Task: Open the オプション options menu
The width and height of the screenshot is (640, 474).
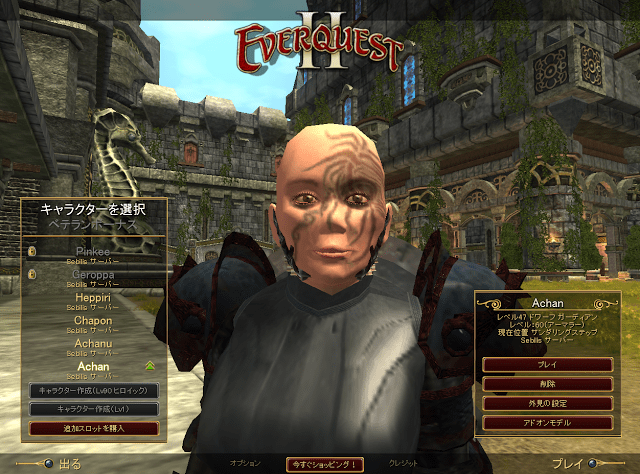Action: point(245,463)
